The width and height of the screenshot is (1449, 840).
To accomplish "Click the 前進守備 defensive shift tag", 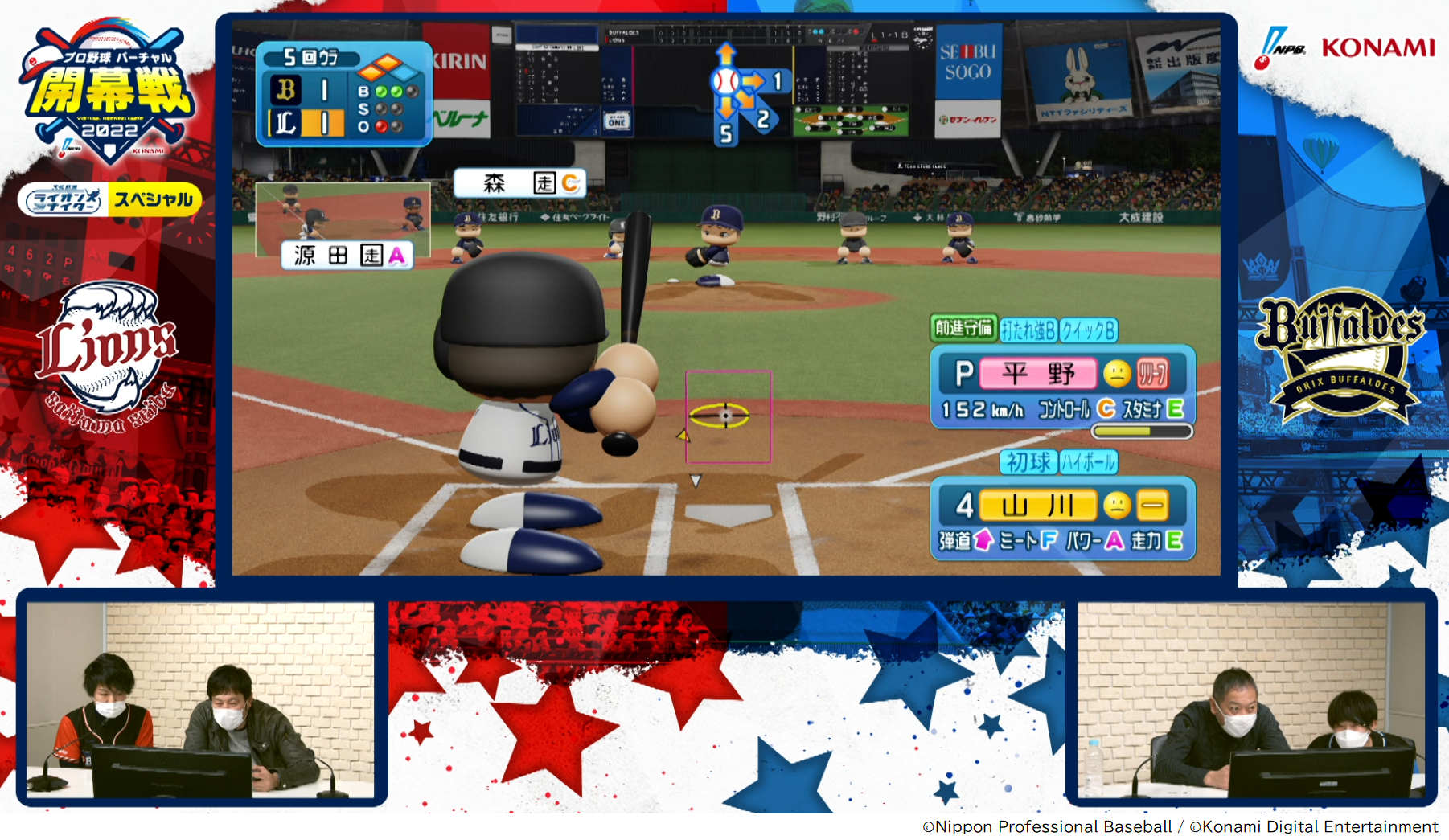I will pyautogui.click(x=963, y=328).
